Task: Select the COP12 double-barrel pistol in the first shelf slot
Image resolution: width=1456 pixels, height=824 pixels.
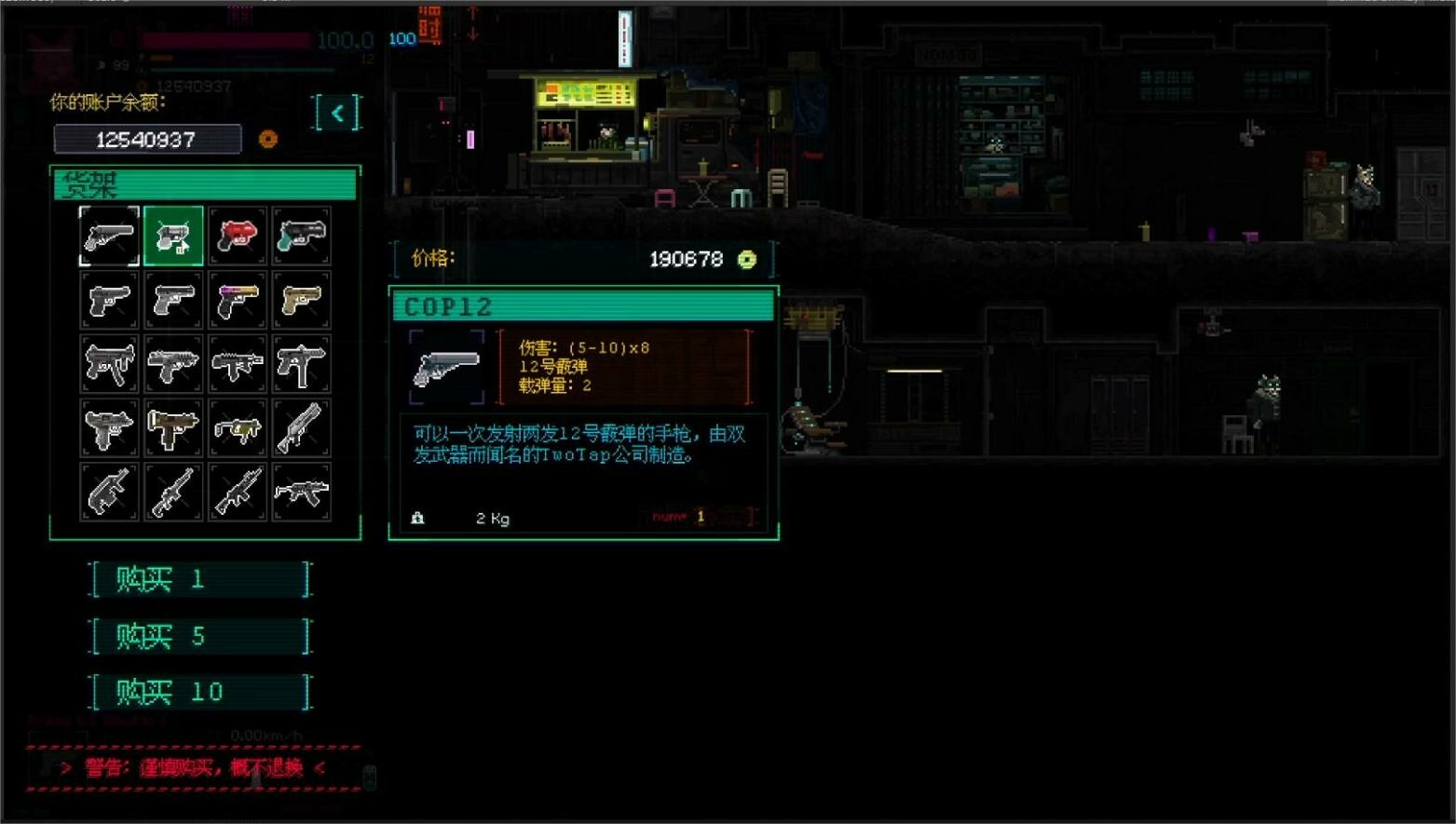Action: tap(108, 237)
